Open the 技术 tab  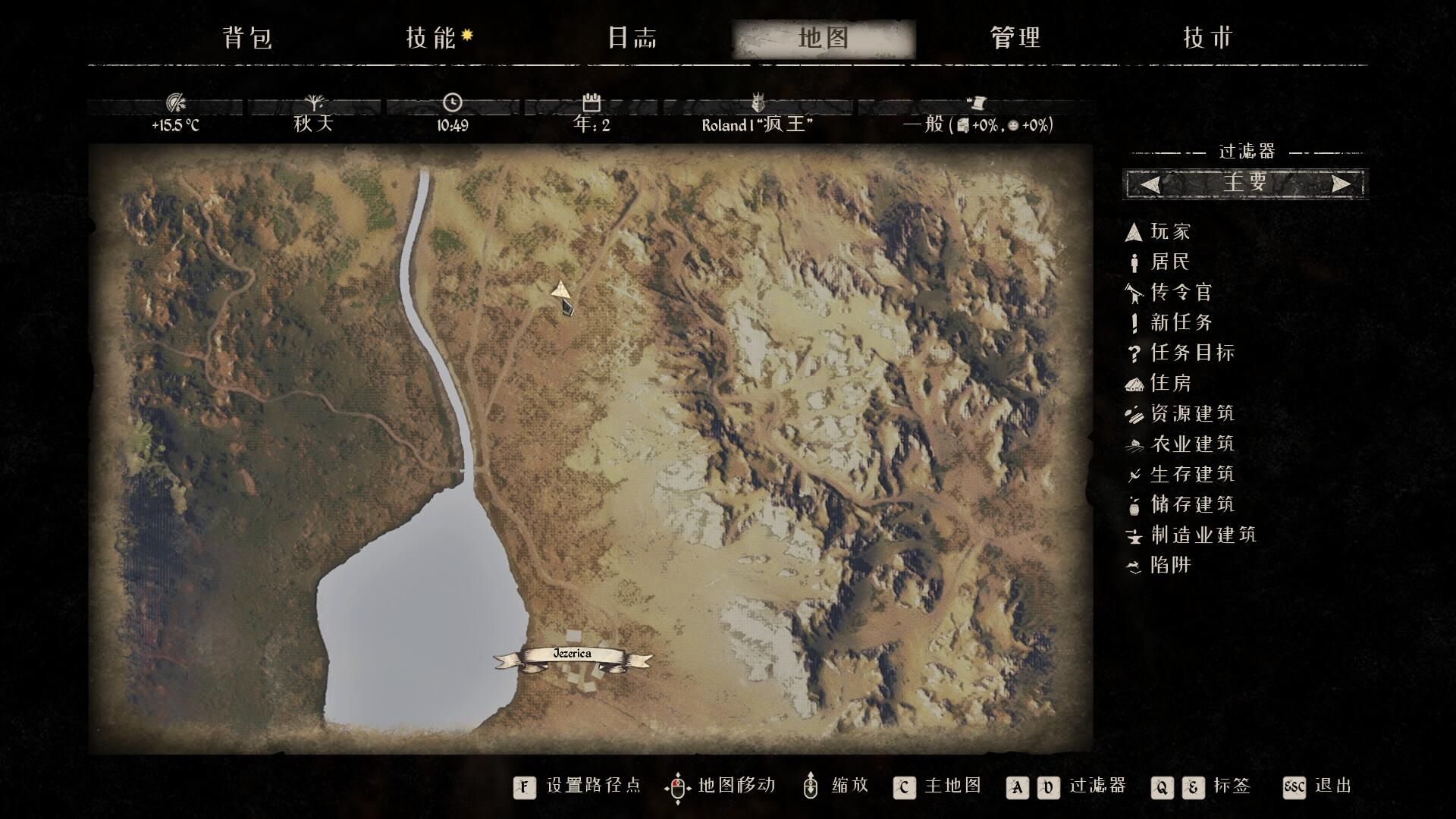1208,38
